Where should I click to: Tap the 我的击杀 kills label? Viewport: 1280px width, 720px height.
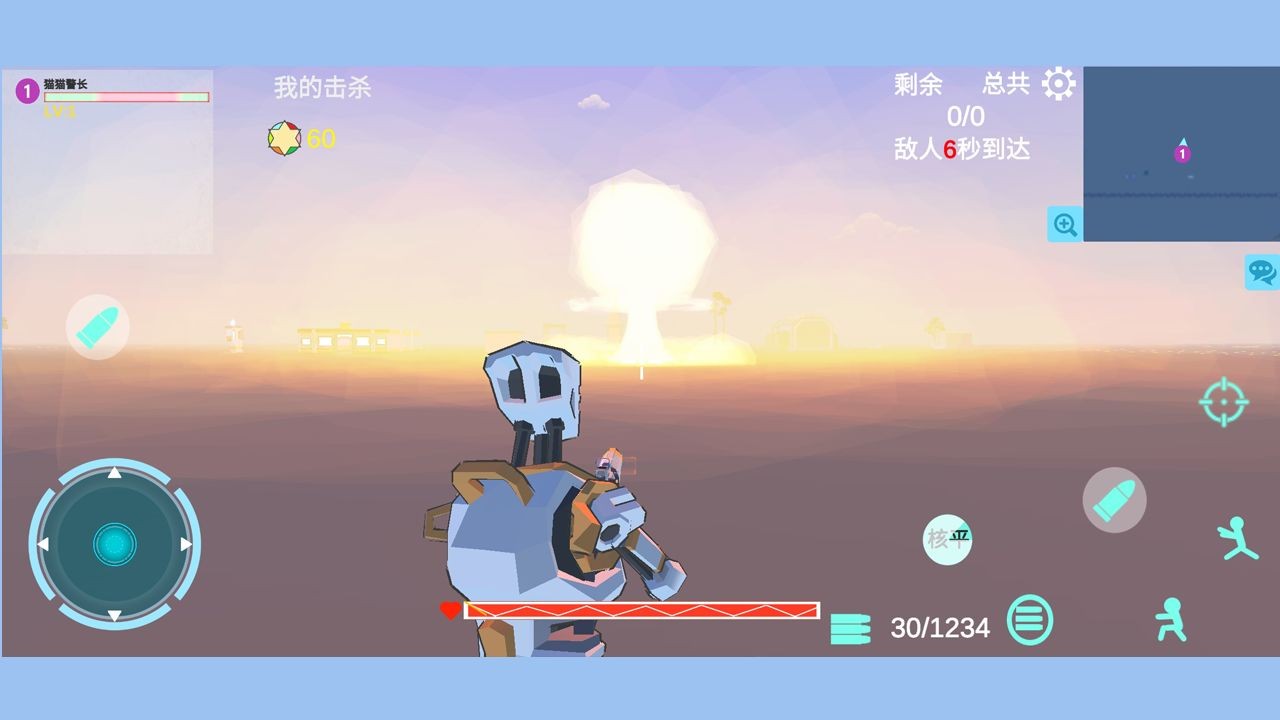tap(321, 88)
